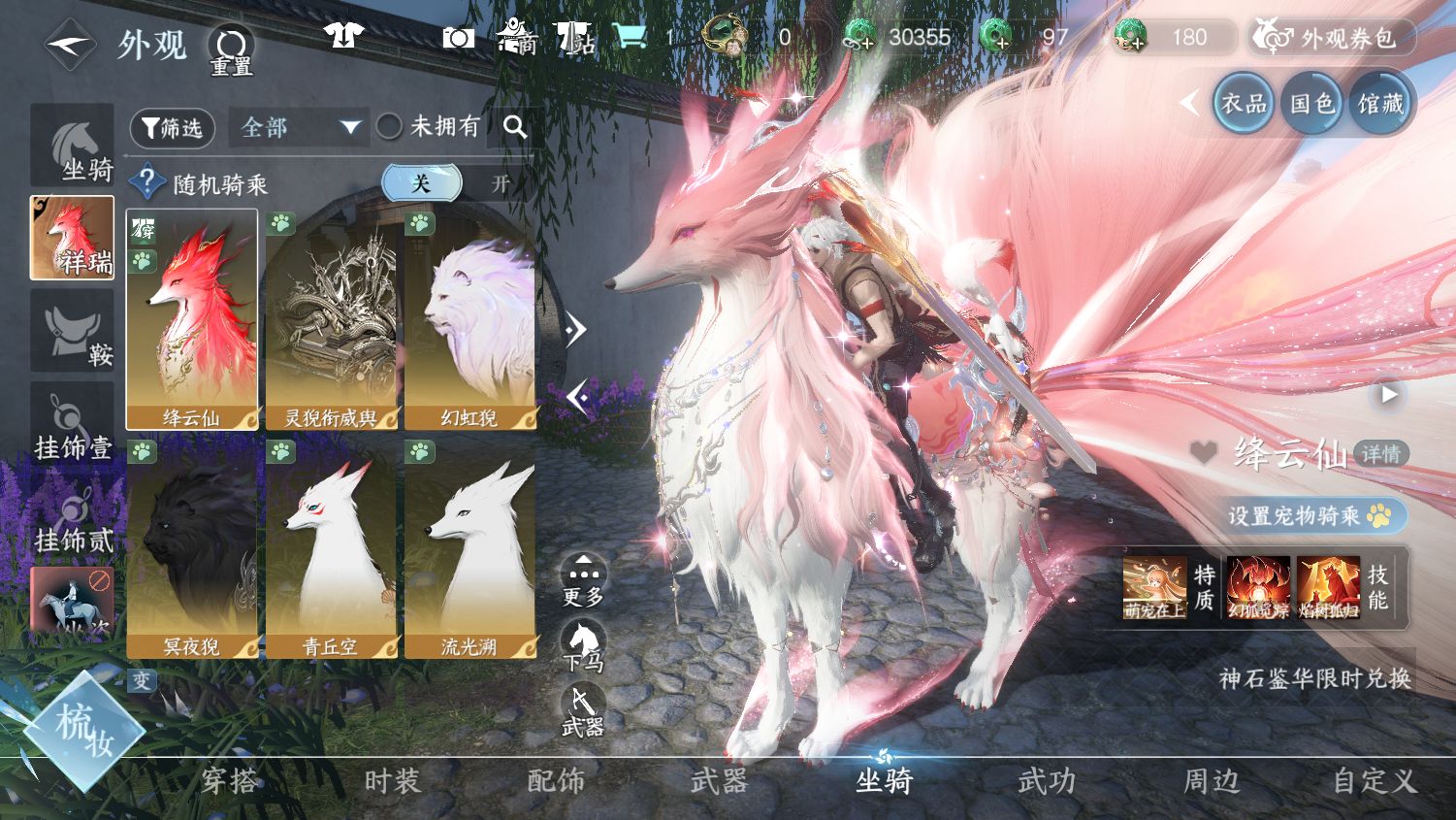Click the 下马 dismount button
The height and width of the screenshot is (820, 1456).
click(x=583, y=645)
